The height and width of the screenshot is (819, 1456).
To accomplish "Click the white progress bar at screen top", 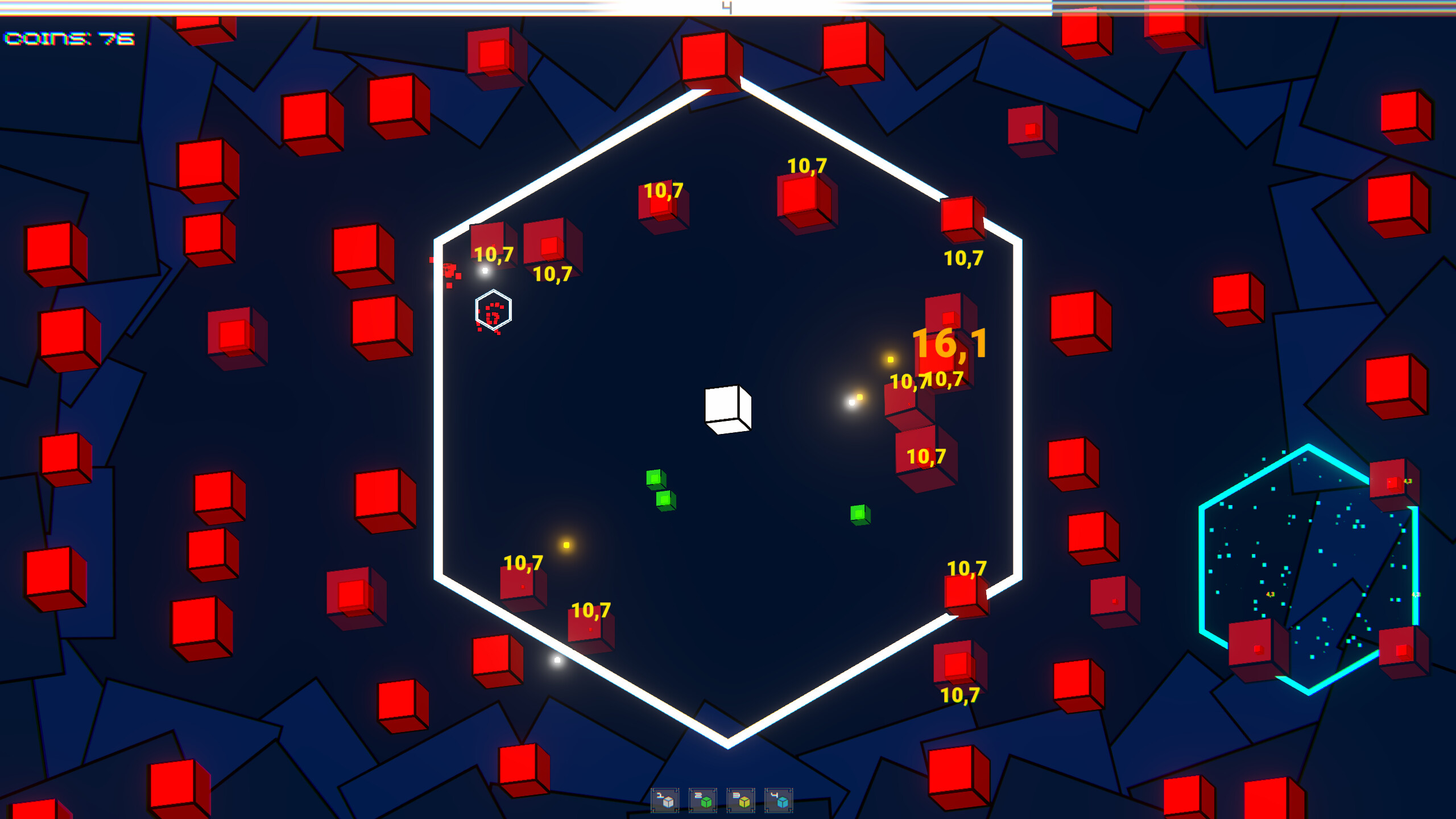I will coord(569,8).
